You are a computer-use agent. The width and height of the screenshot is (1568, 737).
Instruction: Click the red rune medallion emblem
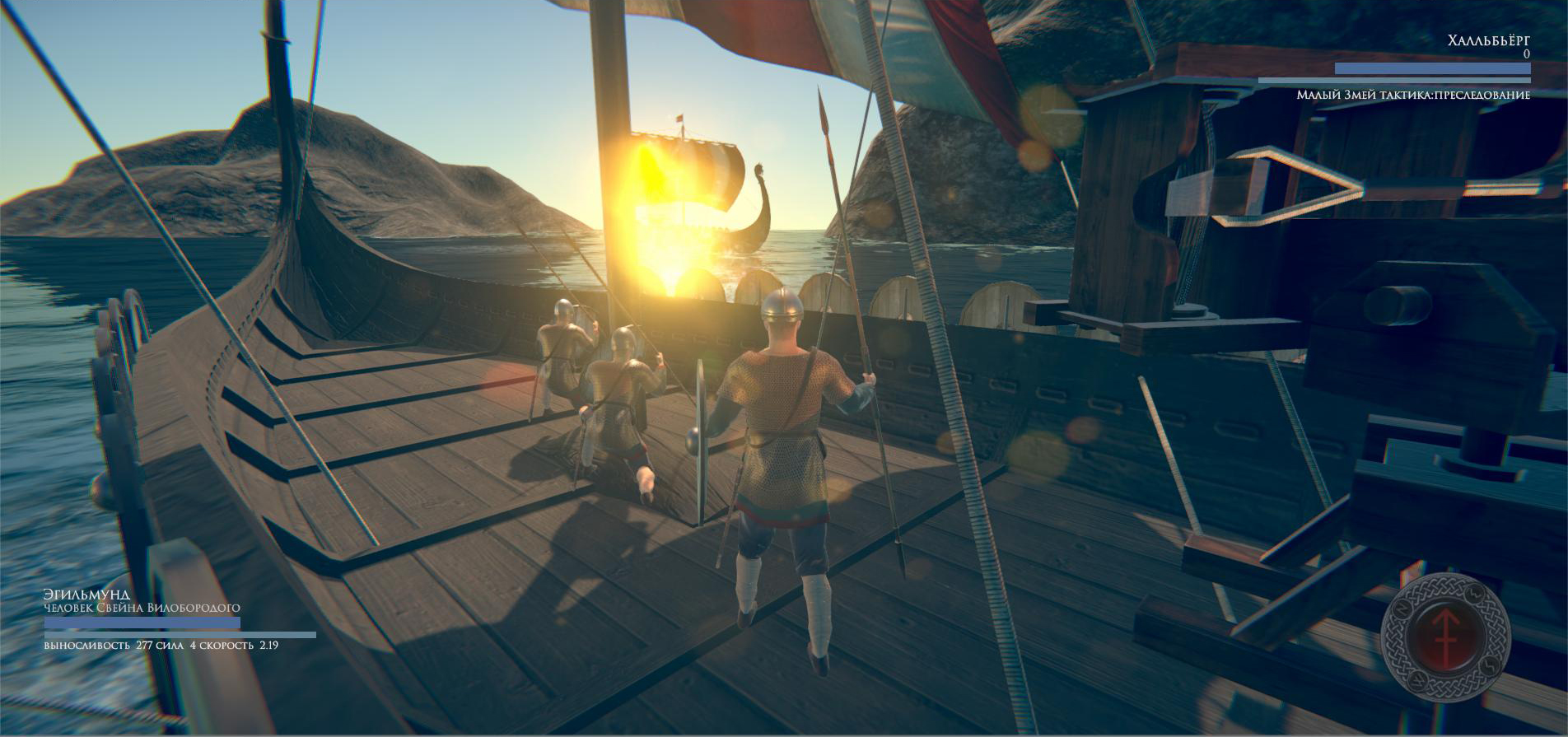click(1445, 636)
